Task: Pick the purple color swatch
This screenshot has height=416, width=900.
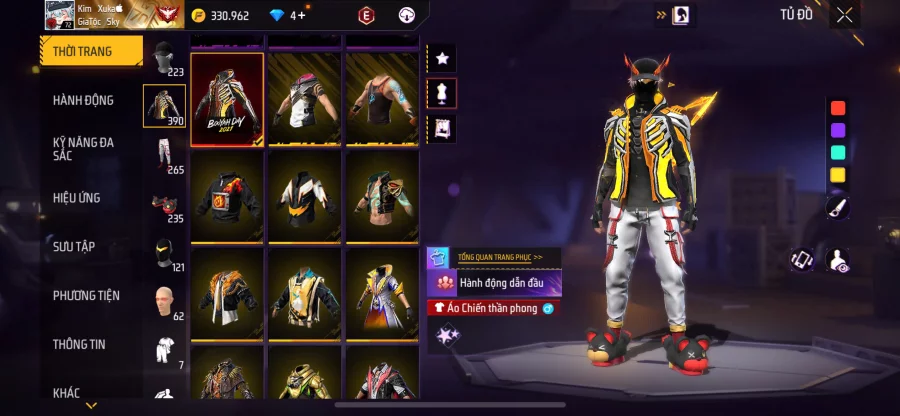Action: click(838, 130)
